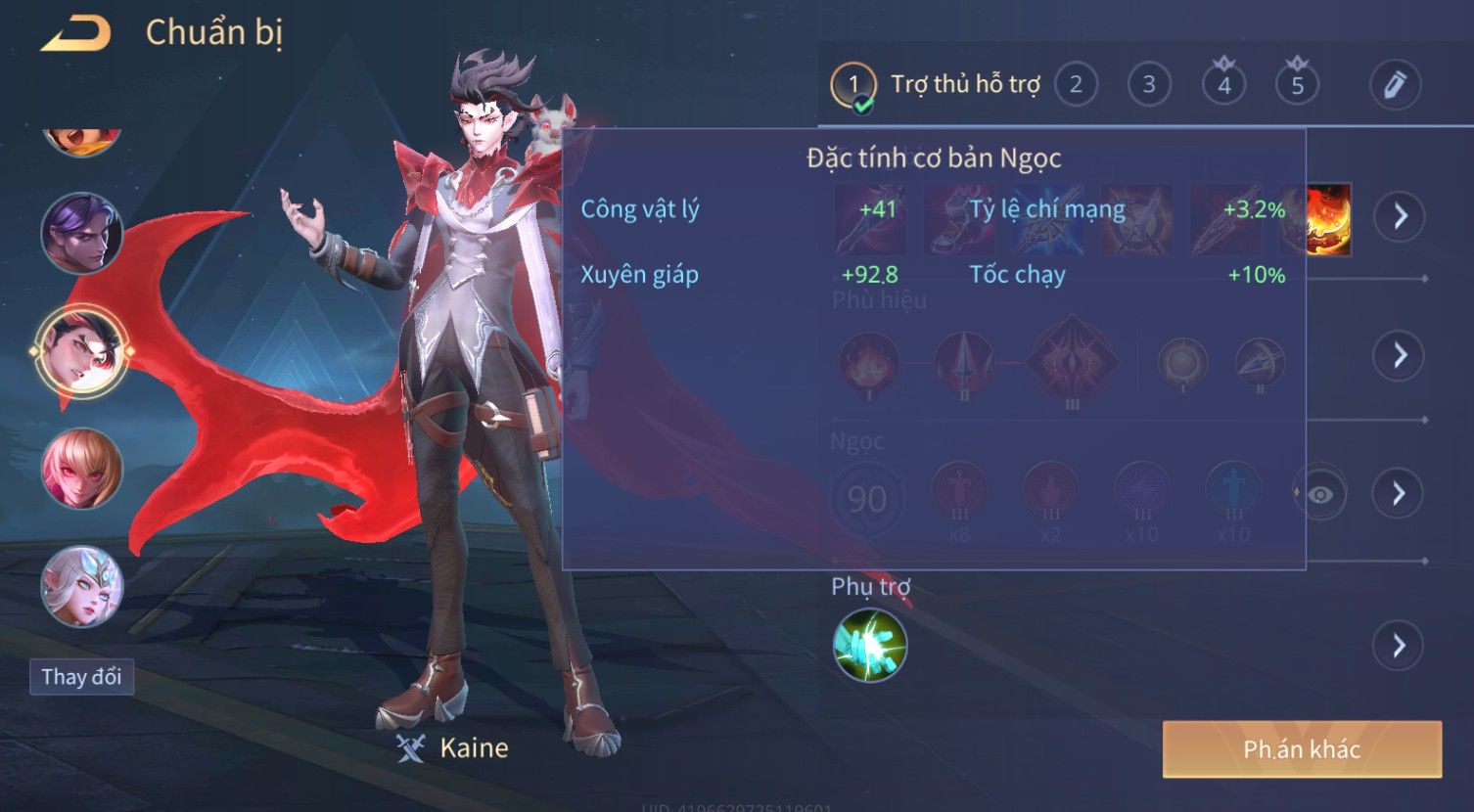Screen dimensions: 1474x812
Task: Toggle the eye icon for Ngọc stats
Action: pos(1319,494)
